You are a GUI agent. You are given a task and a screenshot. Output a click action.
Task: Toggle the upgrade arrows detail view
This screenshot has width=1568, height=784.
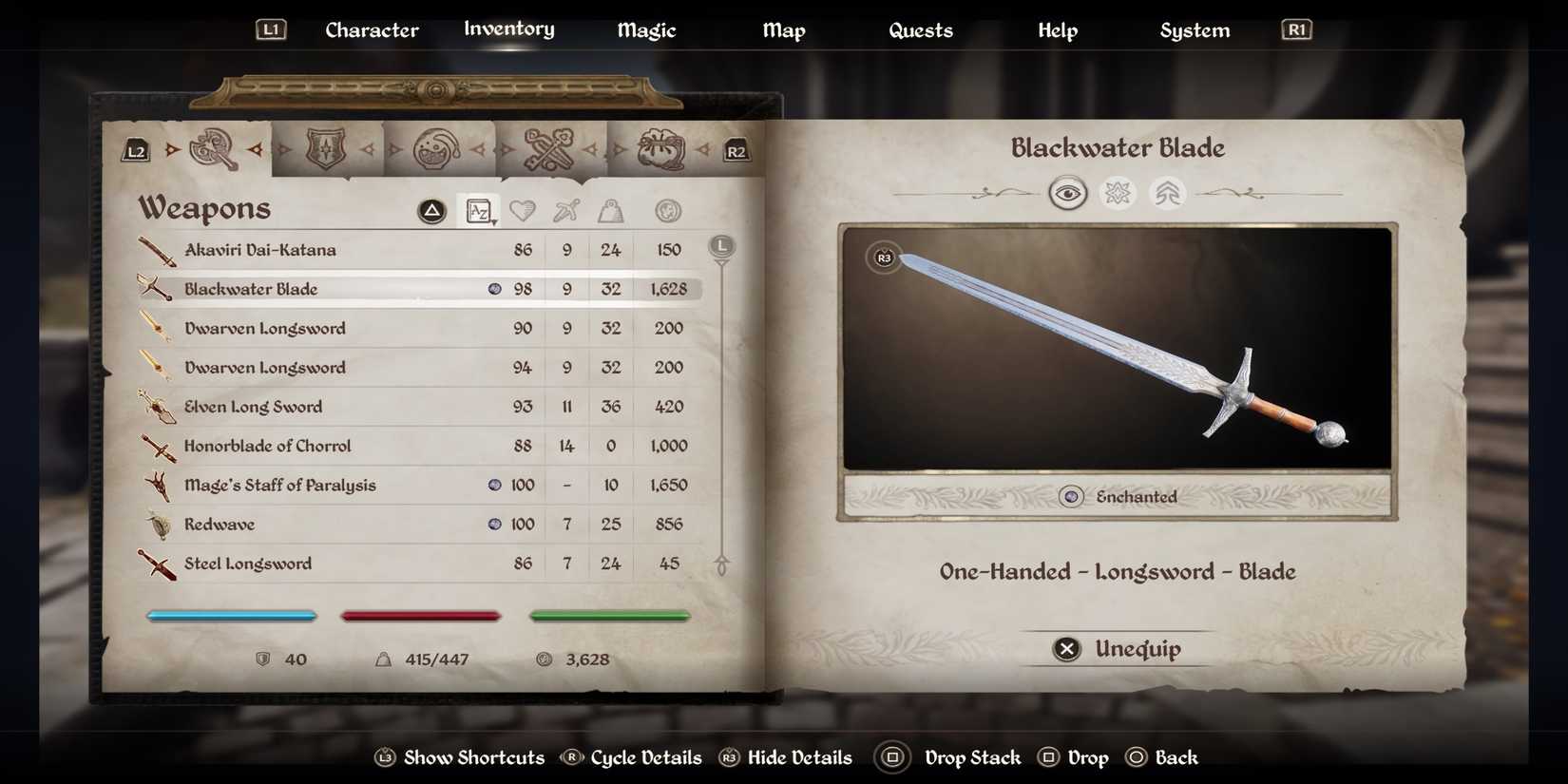(1167, 193)
